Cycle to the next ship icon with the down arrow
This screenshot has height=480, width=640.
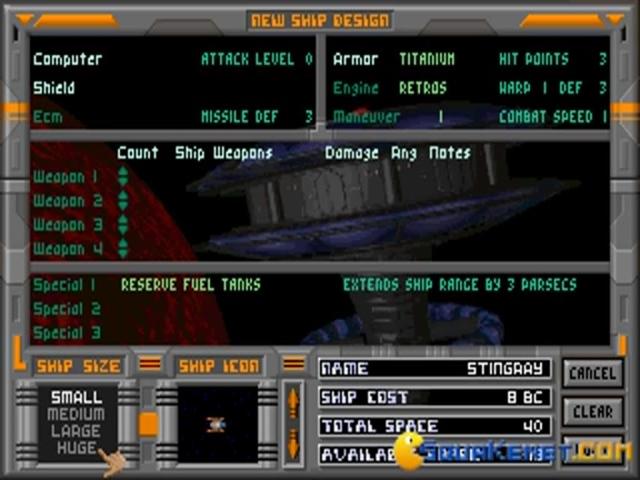[293, 444]
